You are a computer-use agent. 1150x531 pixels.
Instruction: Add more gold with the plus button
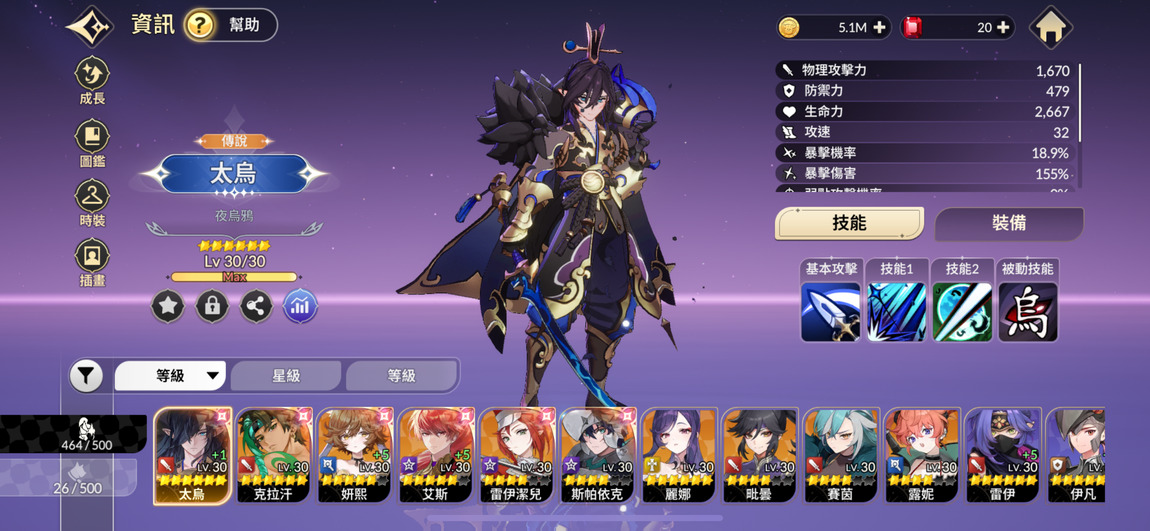879,28
